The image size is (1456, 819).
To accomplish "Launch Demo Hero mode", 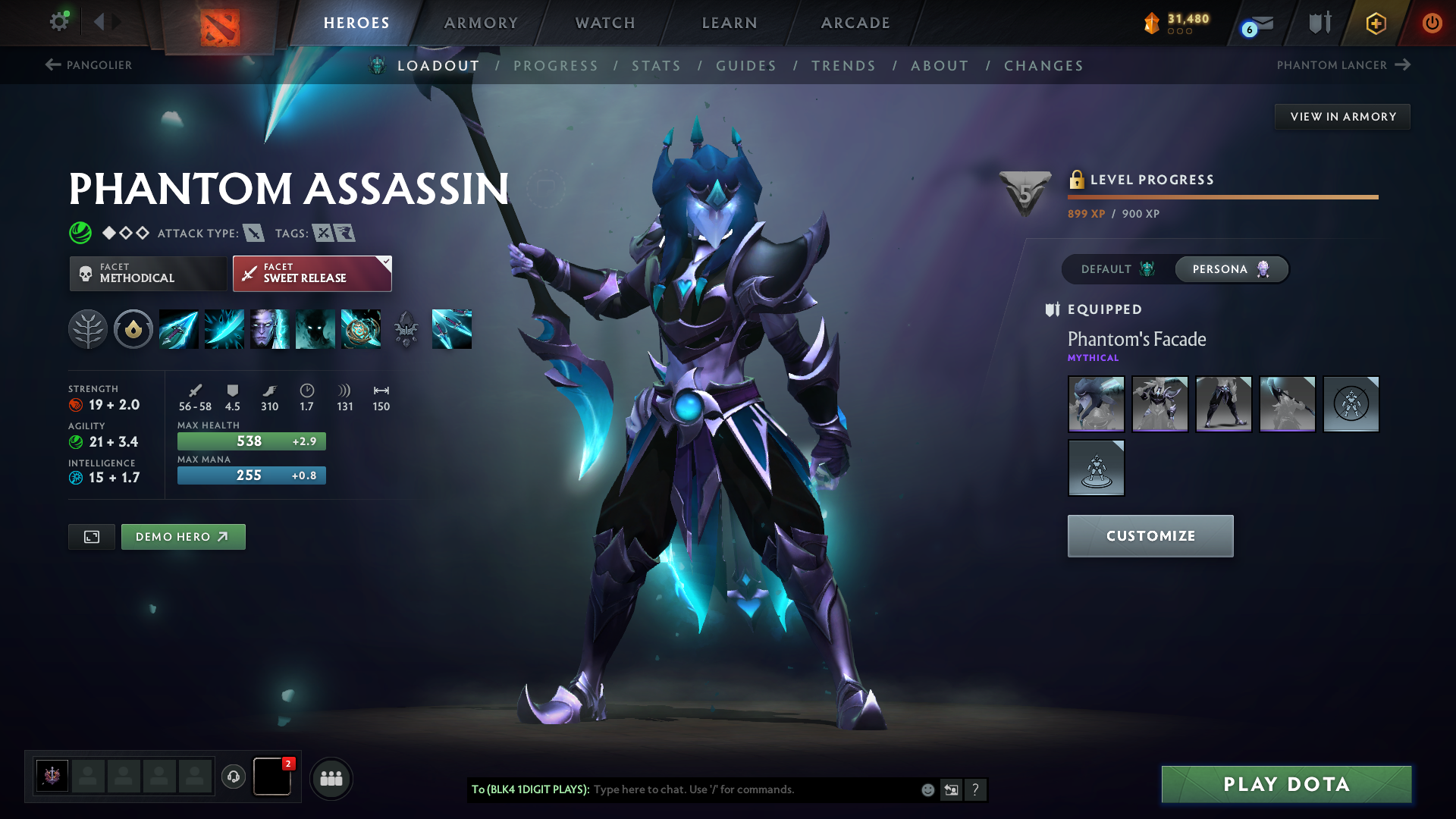I will click(x=183, y=537).
